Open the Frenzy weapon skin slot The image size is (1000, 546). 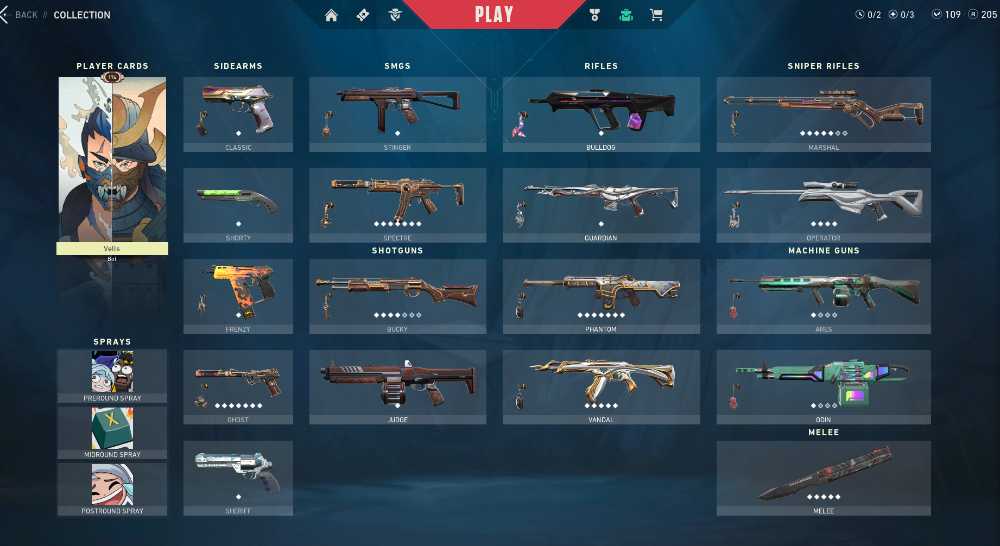[238, 296]
